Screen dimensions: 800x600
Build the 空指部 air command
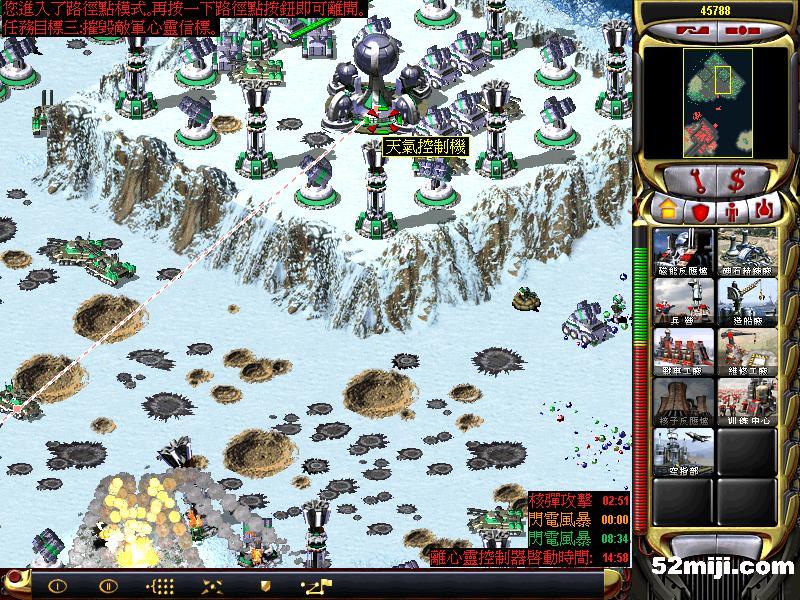point(682,452)
